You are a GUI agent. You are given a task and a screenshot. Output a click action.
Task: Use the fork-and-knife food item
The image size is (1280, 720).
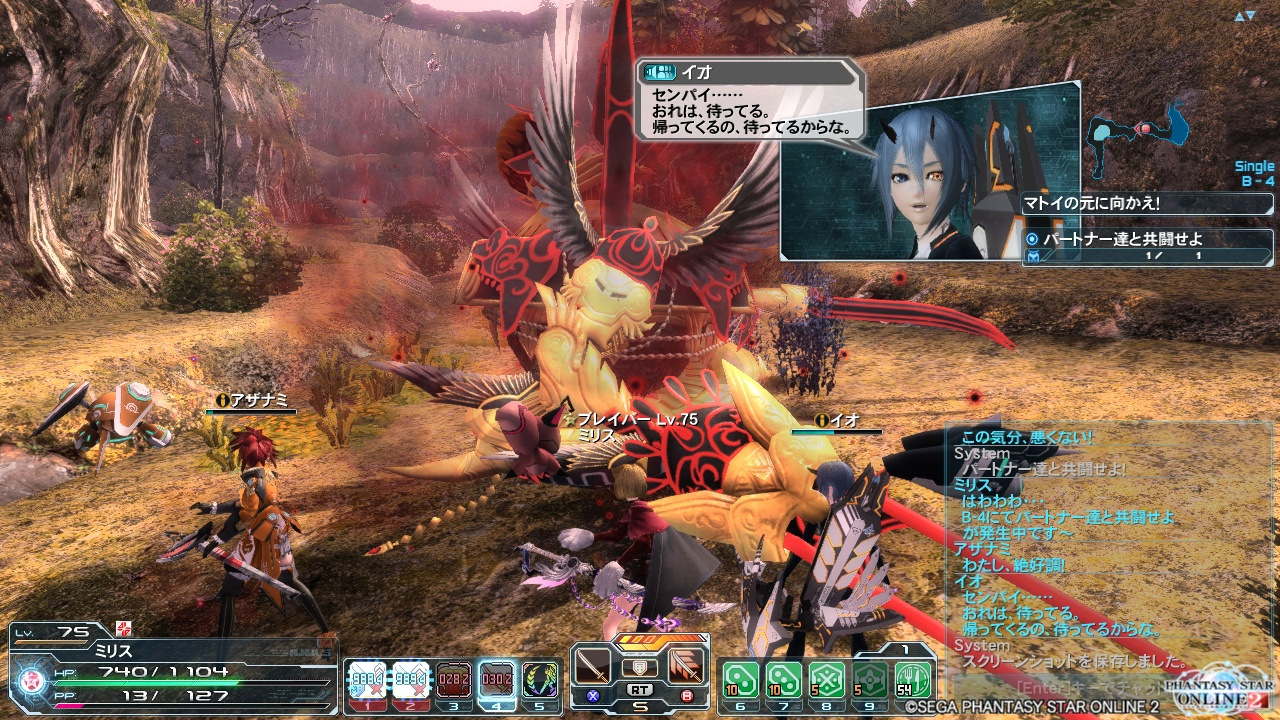[x=914, y=681]
